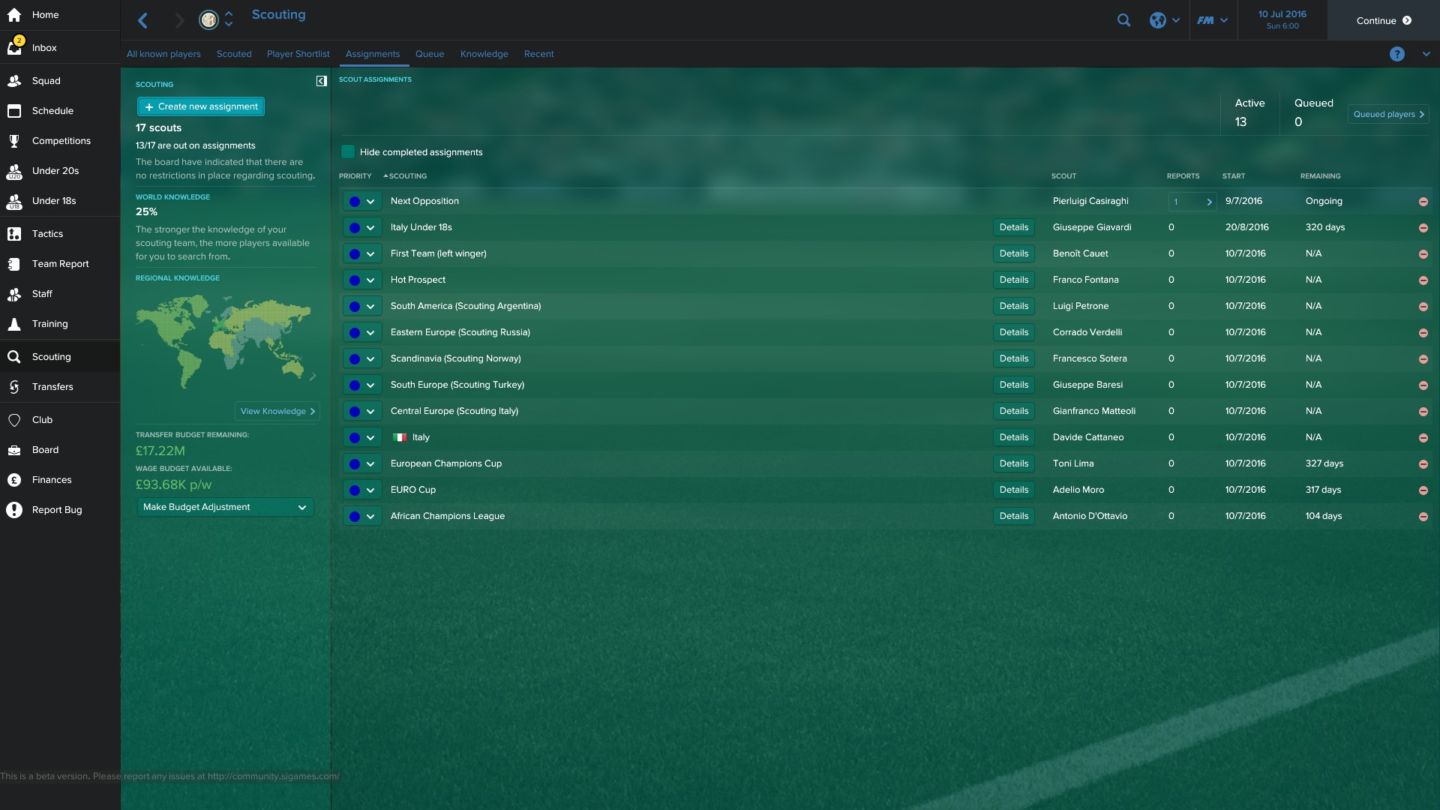Open the FM menu dropdown
Image resolution: width=1440 pixels, height=810 pixels.
1212,19
